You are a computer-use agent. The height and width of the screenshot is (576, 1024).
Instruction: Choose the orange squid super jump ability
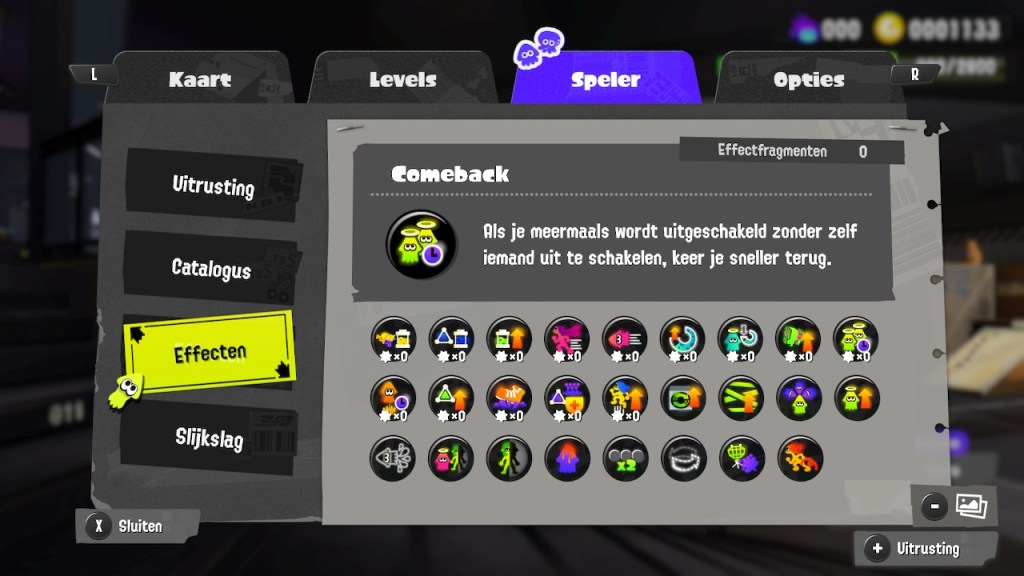point(393,399)
